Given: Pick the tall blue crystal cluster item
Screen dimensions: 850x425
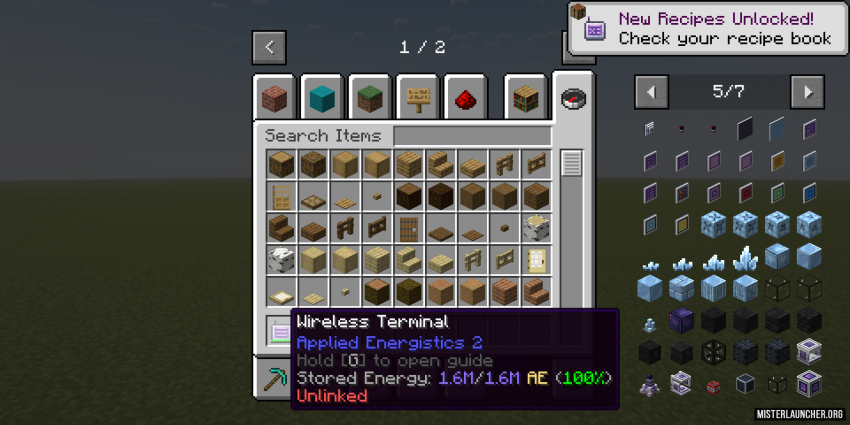Looking at the screenshot, I should [x=745, y=259].
